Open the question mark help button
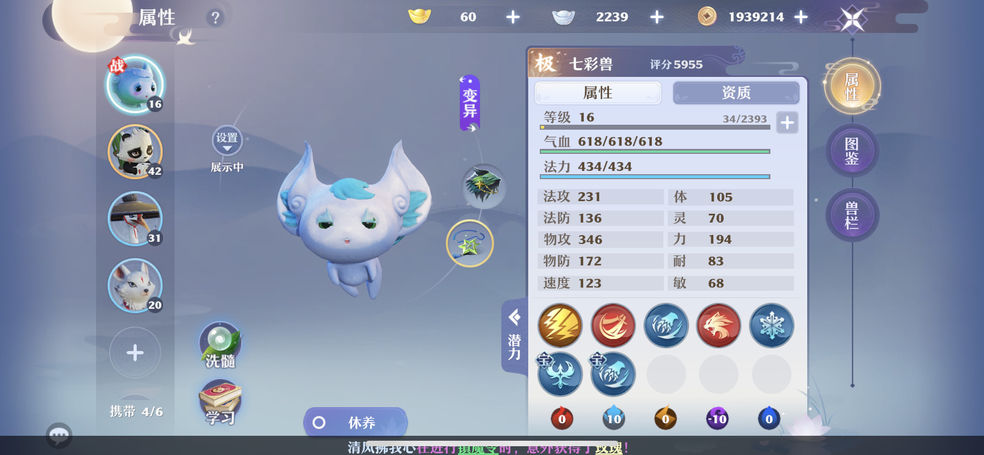This screenshot has height=455, width=984. (215, 18)
